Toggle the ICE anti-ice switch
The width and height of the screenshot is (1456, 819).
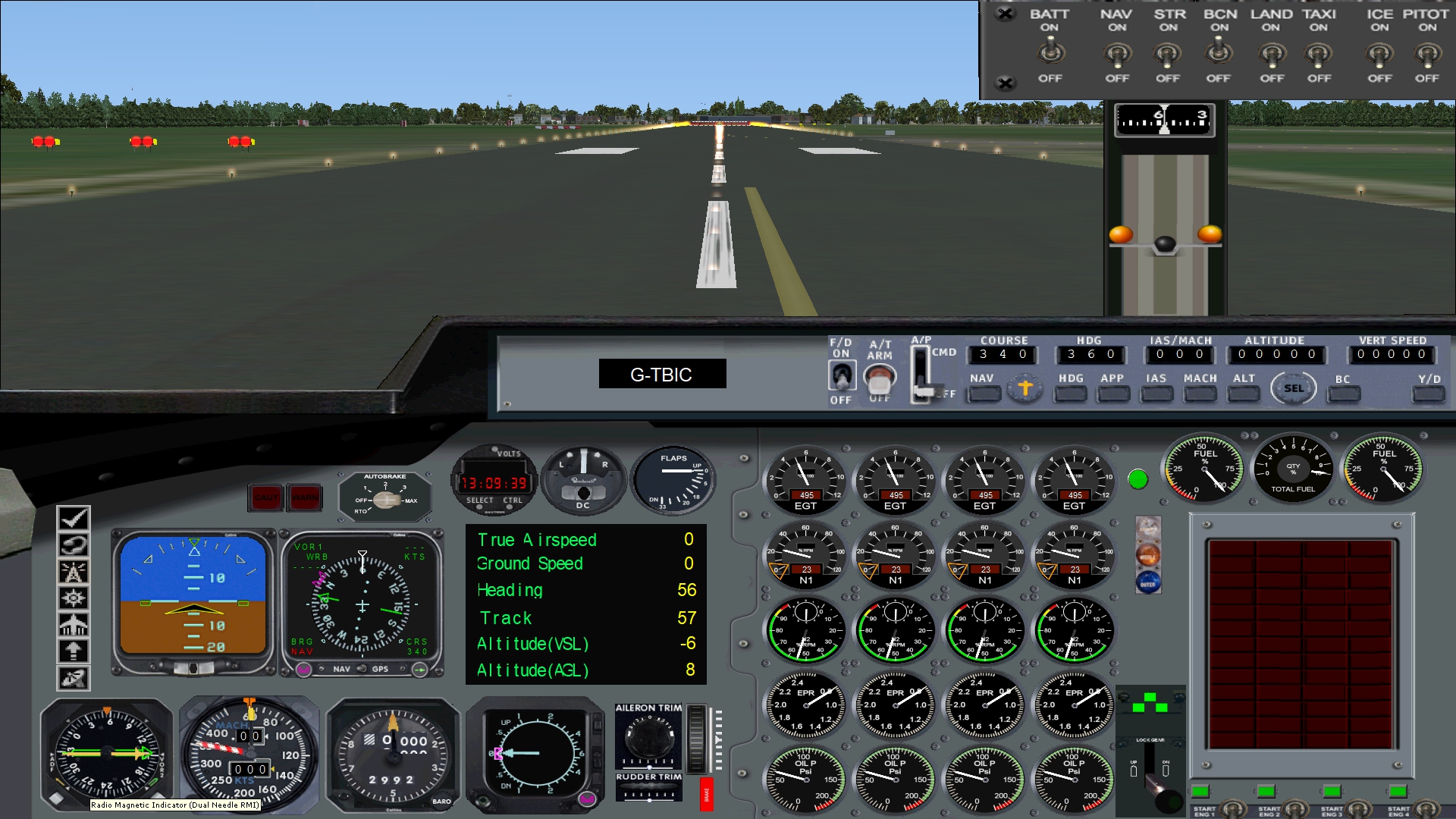pyautogui.click(x=1379, y=55)
